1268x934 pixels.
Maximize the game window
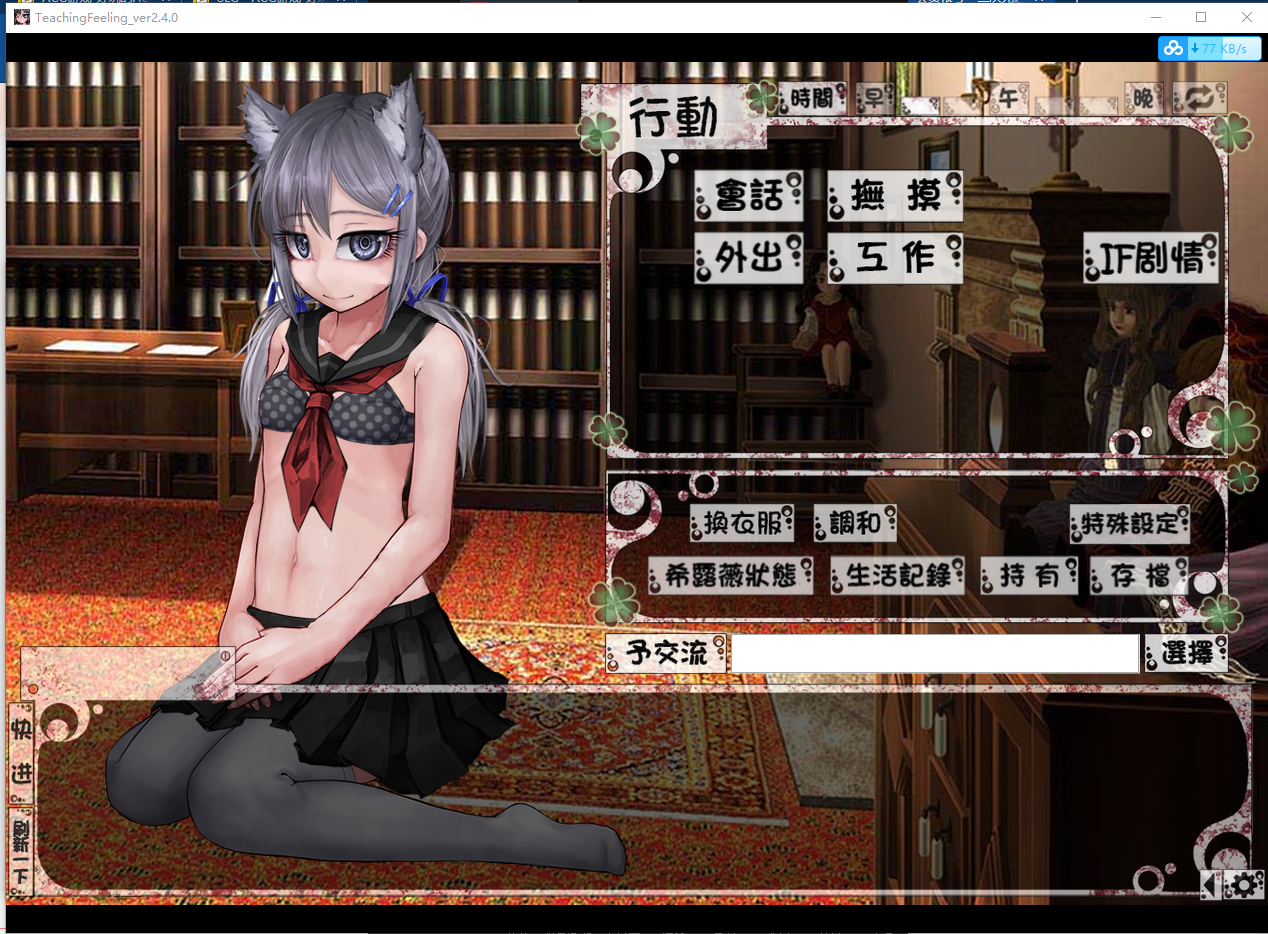click(x=1201, y=17)
